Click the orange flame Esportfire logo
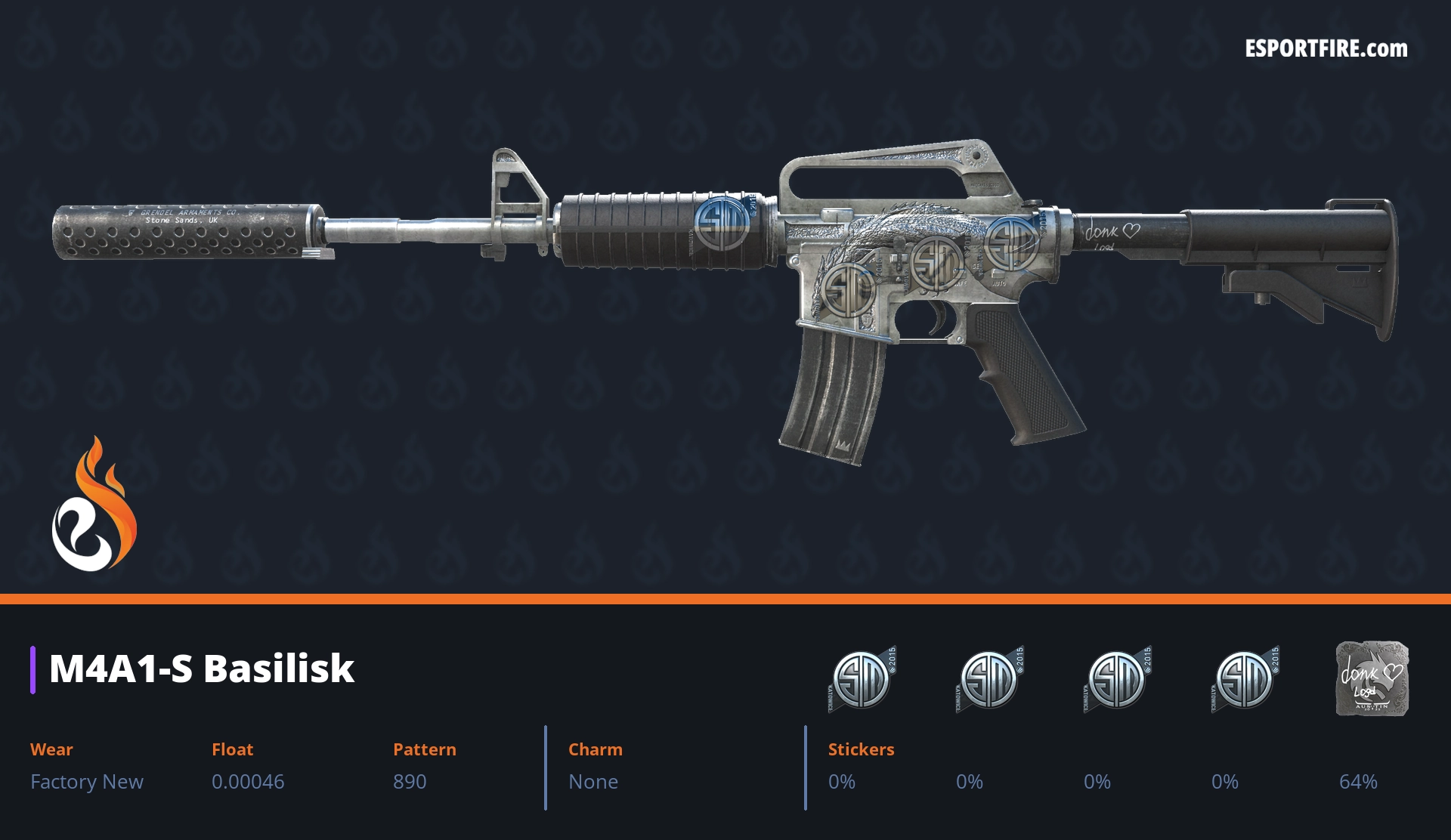The image size is (1451, 840). point(94,506)
